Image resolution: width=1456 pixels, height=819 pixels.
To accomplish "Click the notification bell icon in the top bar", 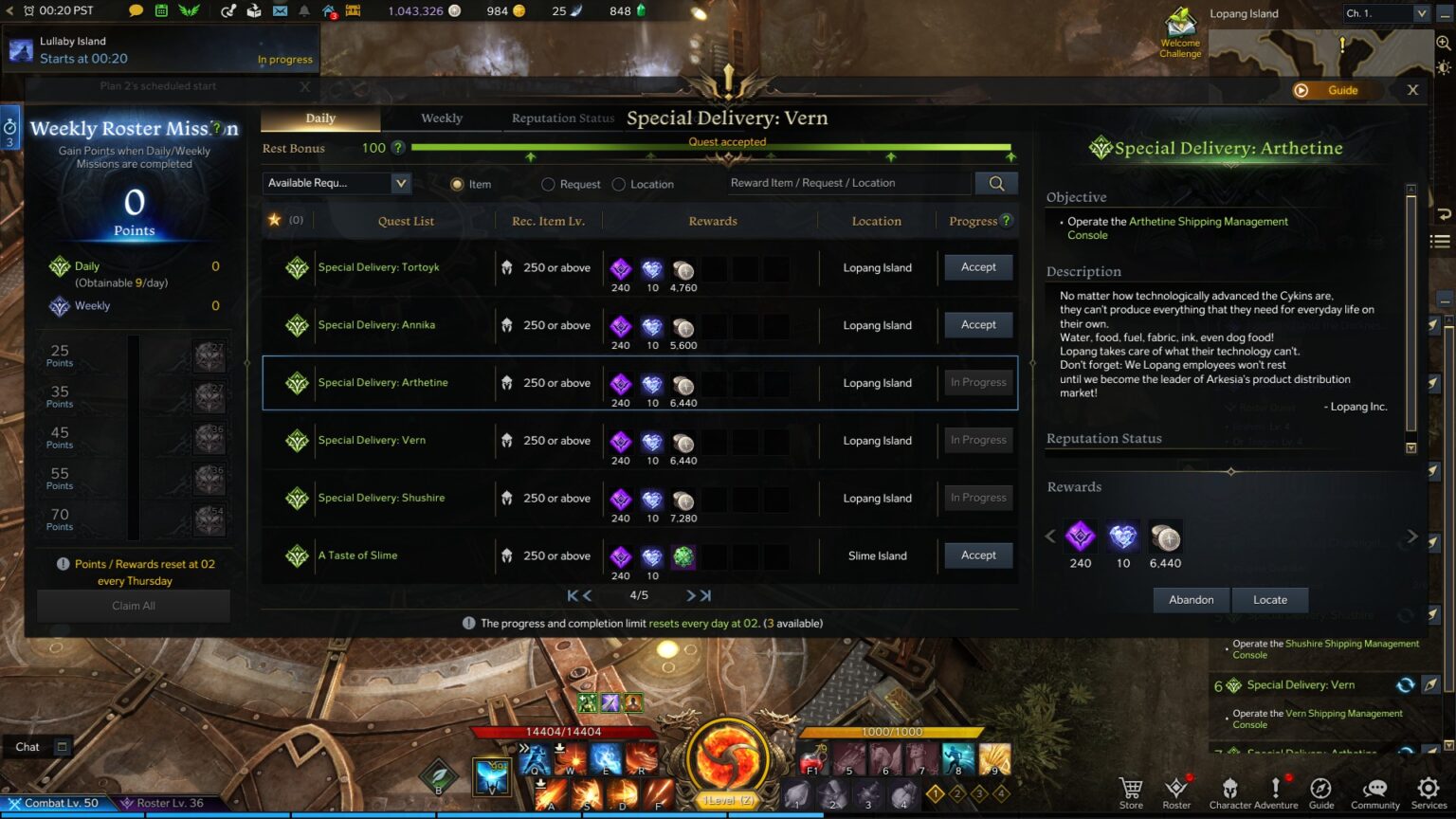I will pyautogui.click(x=303, y=11).
